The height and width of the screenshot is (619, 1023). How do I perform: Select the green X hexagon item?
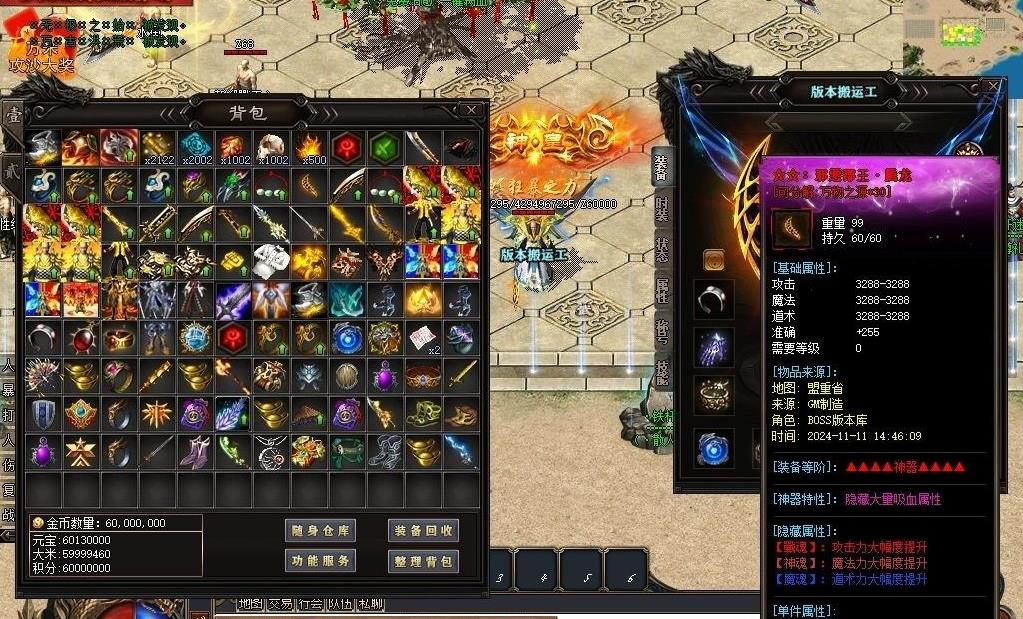click(384, 147)
